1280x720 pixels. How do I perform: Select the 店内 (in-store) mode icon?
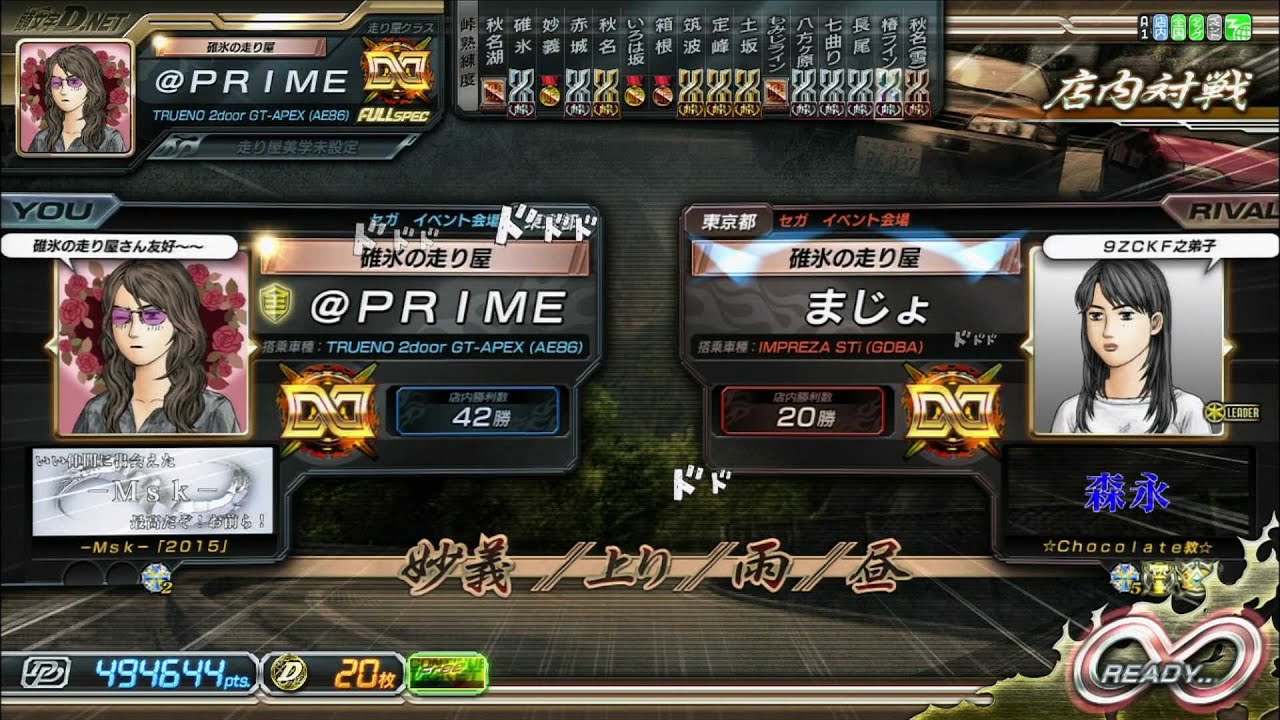click(1160, 26)
